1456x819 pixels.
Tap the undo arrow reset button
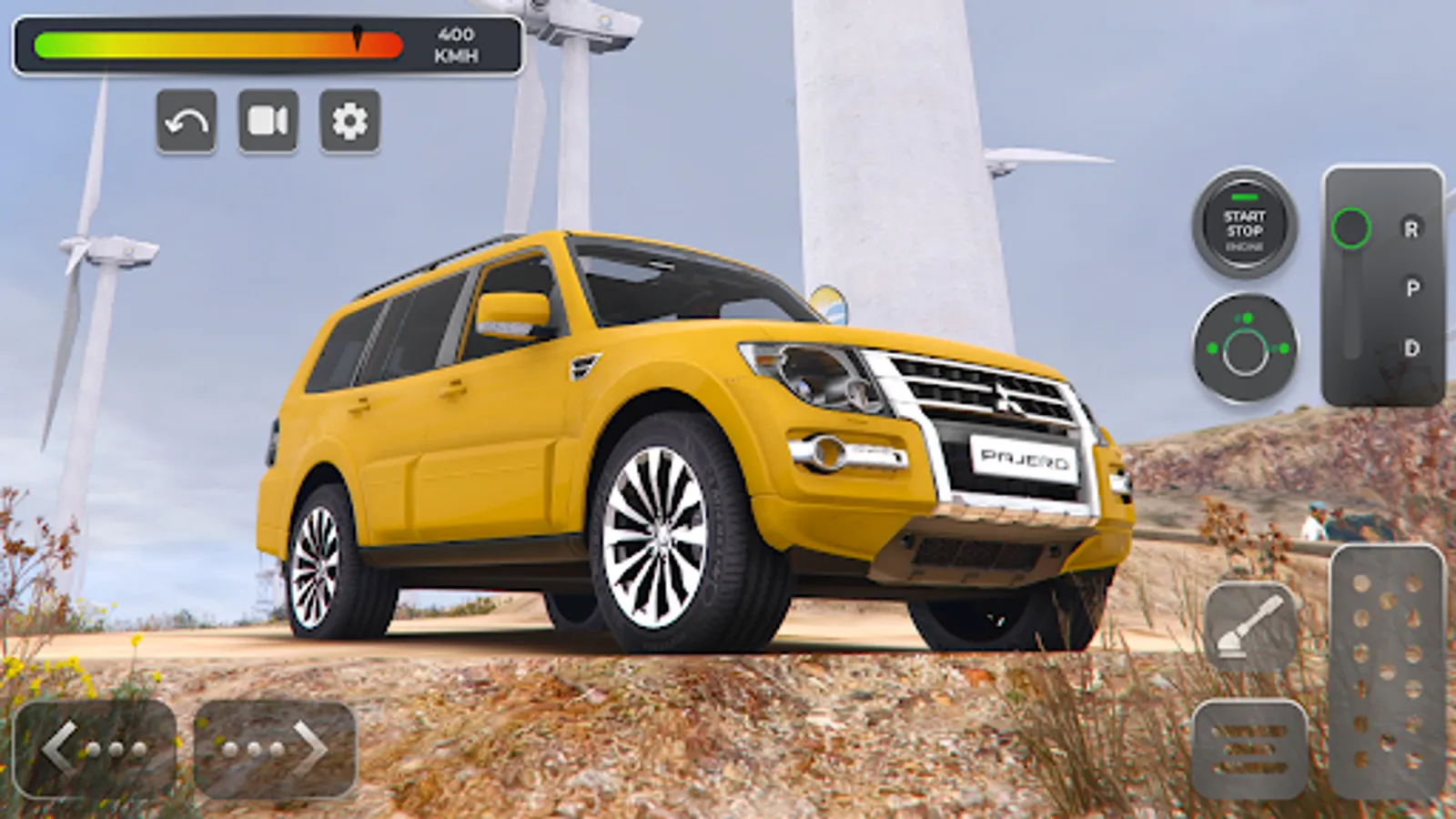coord(187,121)
